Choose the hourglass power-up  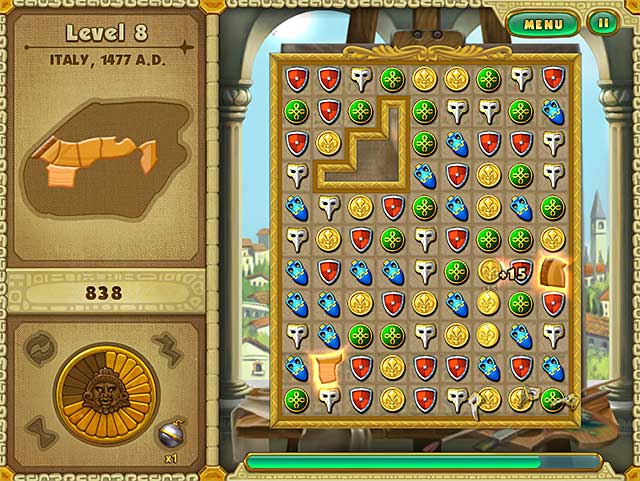40,432
